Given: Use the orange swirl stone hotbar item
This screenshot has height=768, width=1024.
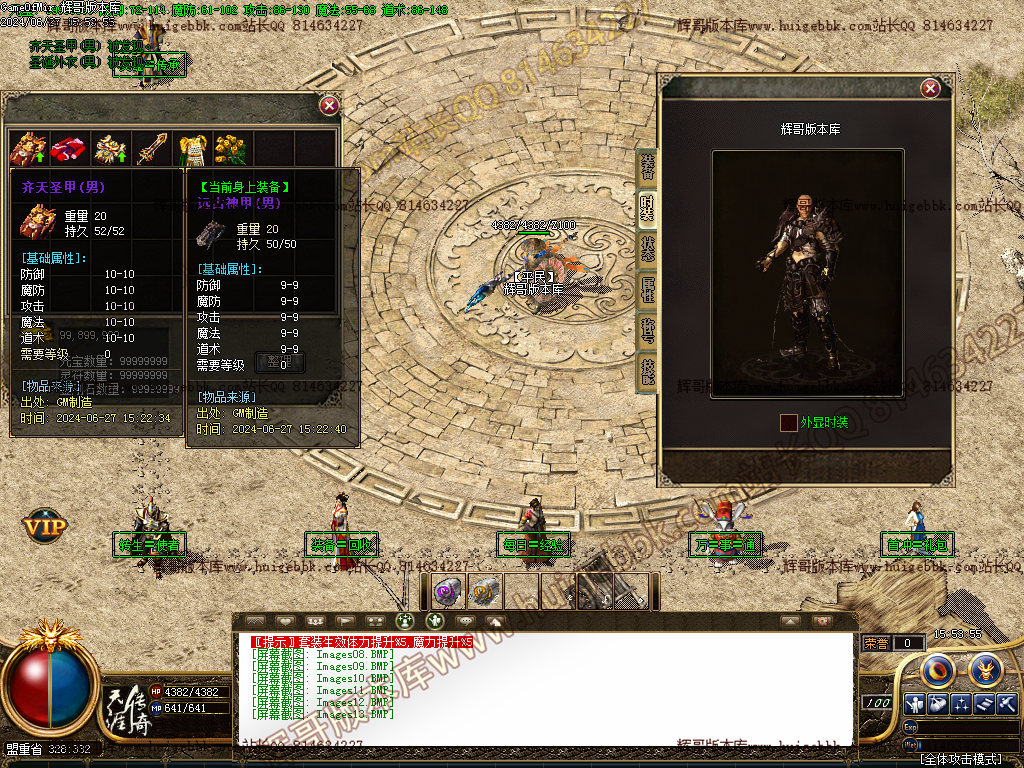Looking at the screenshot, I should coord(483,592).
